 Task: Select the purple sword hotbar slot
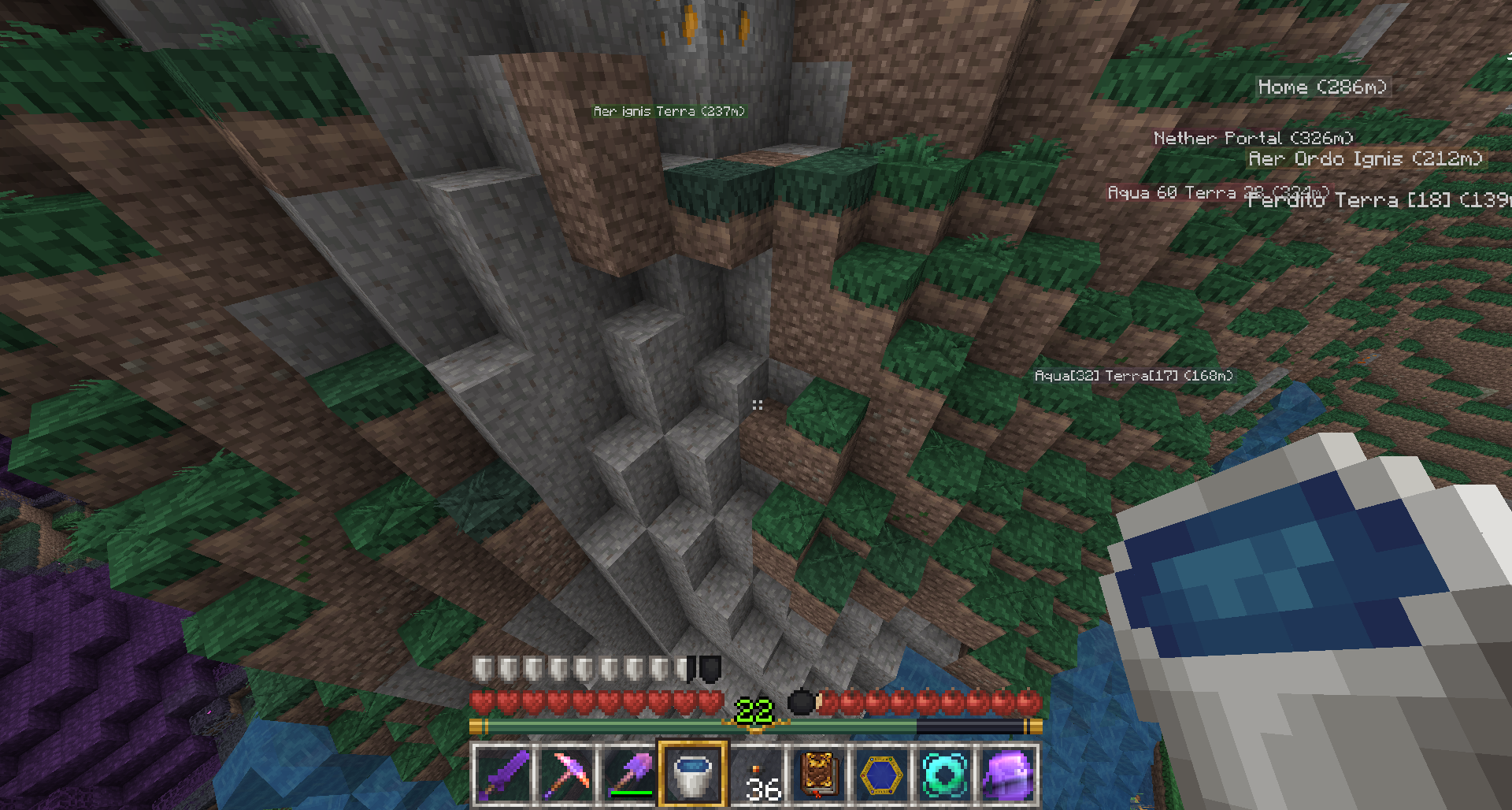point(504,775)
